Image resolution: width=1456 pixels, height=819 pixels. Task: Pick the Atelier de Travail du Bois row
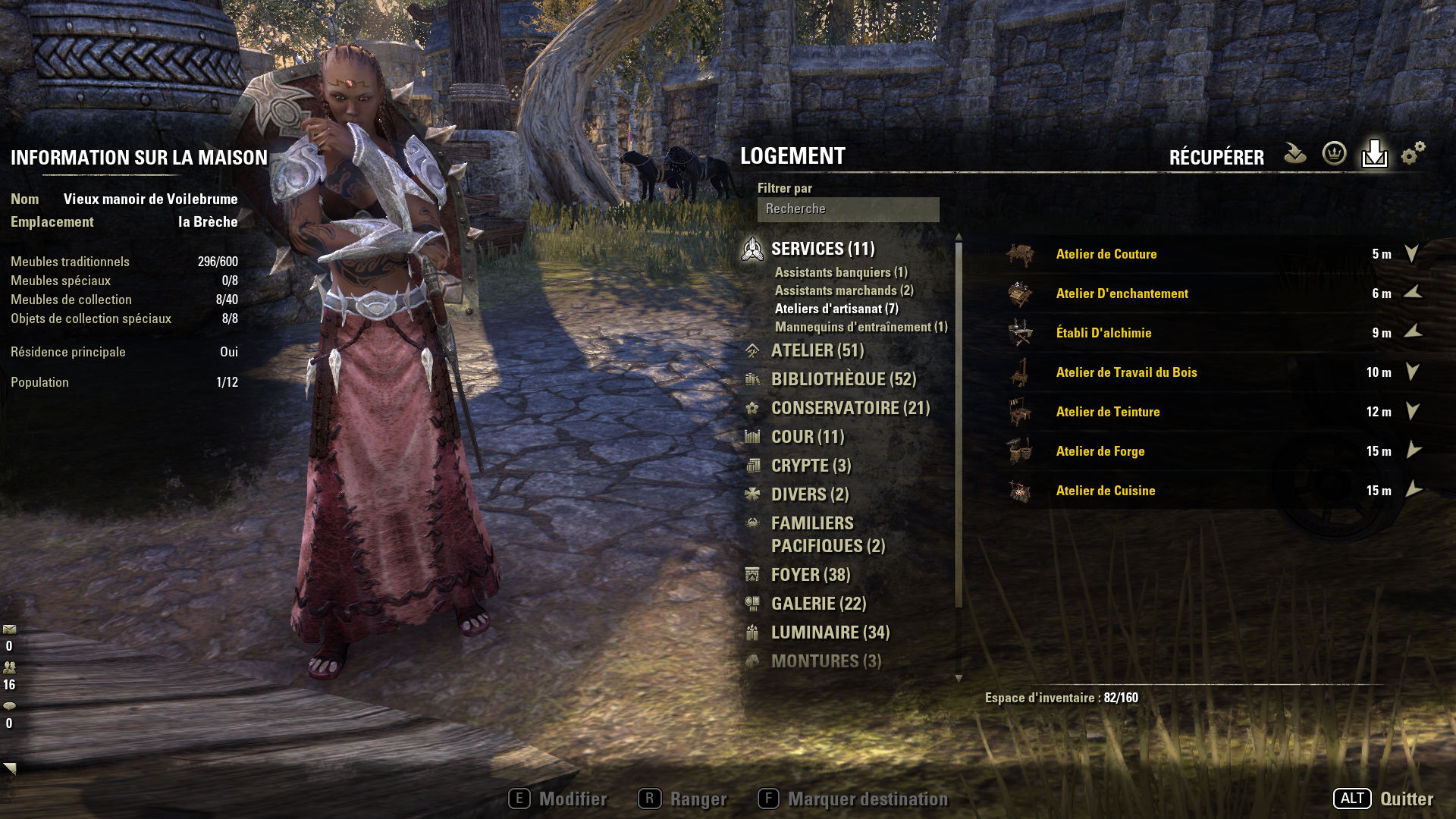point(1126,373)
